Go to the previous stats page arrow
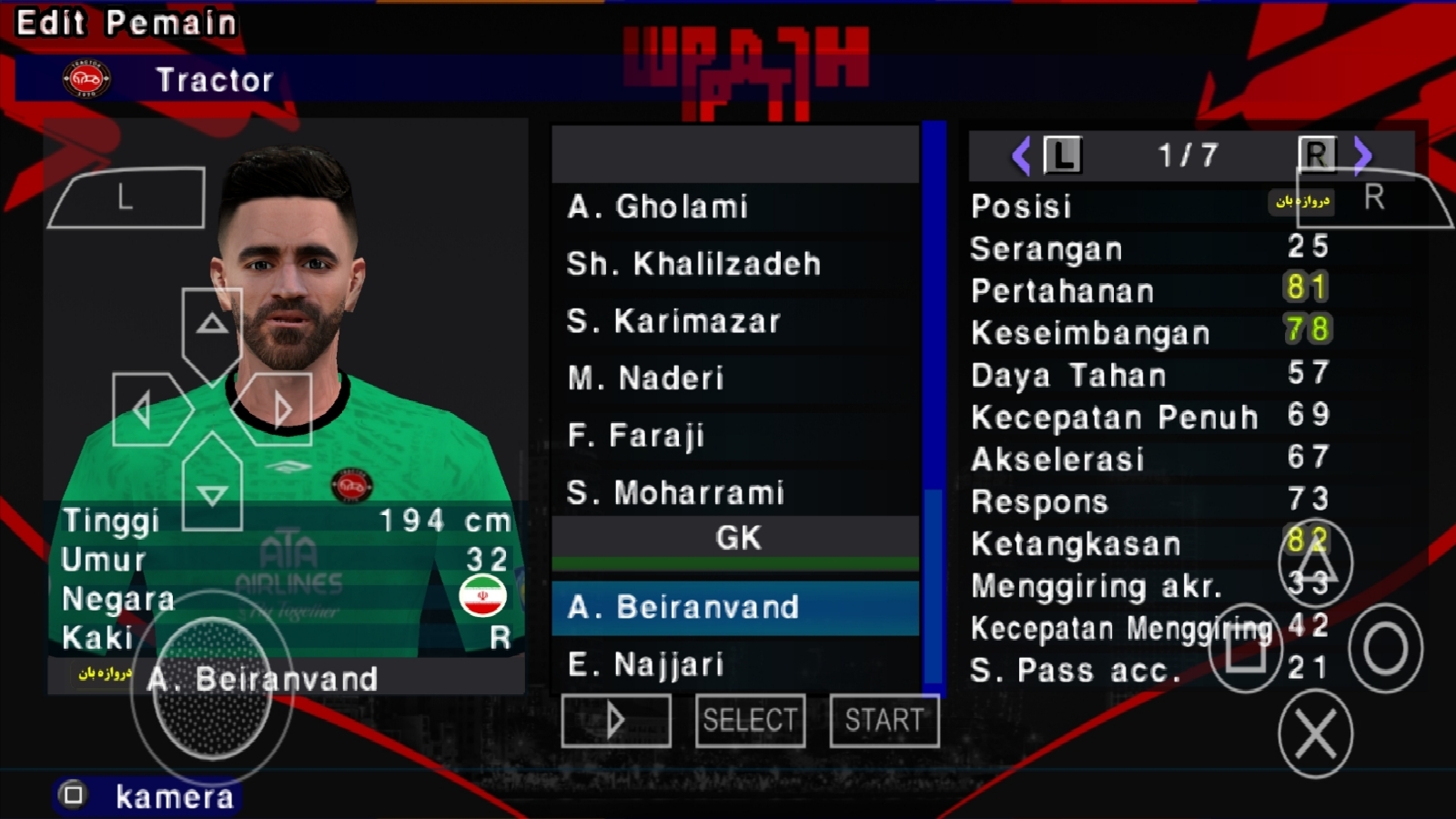 (x=1021, y=156)
